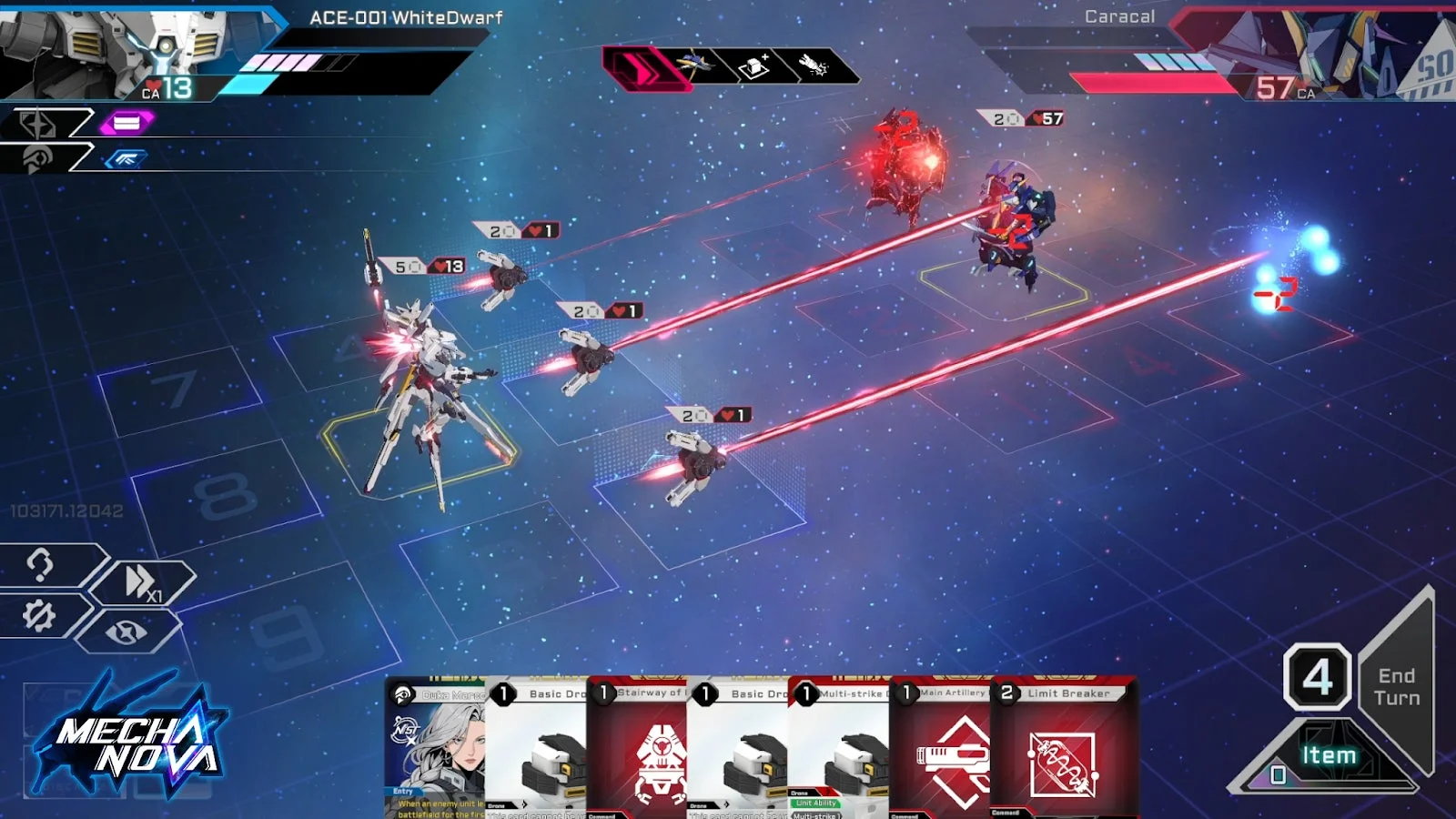Open the Item menu
The height and width of the screenshot is (819, 1456).
(1330, 753)
